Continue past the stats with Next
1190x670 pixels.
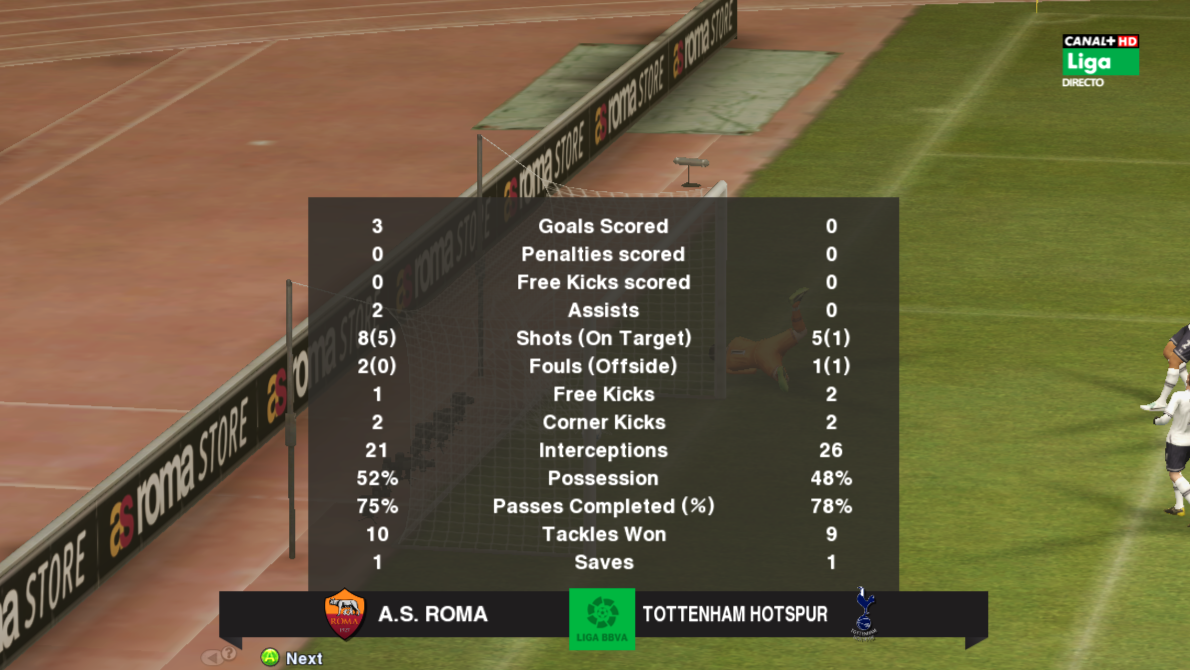click(291, 657)
